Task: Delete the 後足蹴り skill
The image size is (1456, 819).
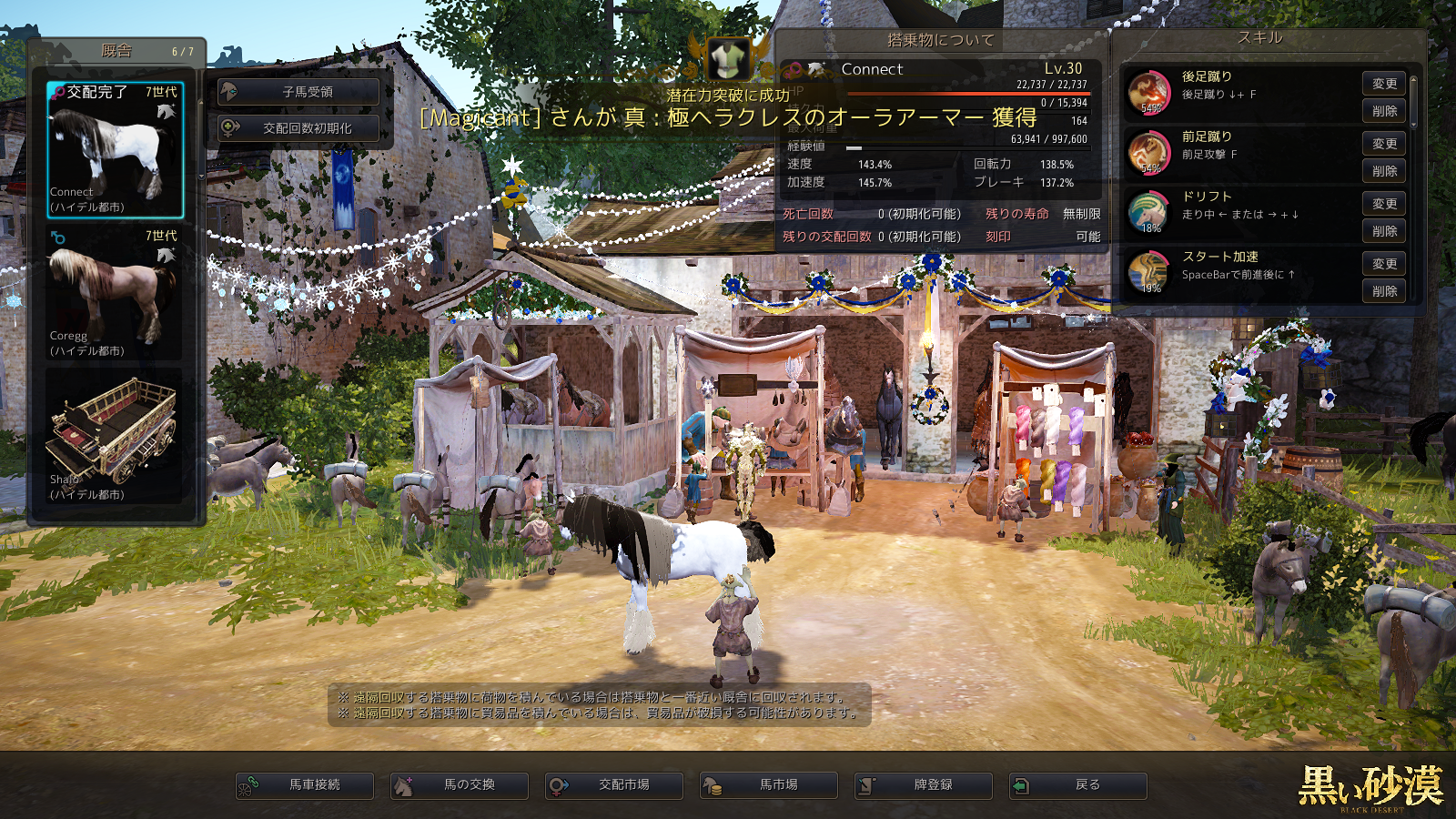Action: tap(1384, 111)
